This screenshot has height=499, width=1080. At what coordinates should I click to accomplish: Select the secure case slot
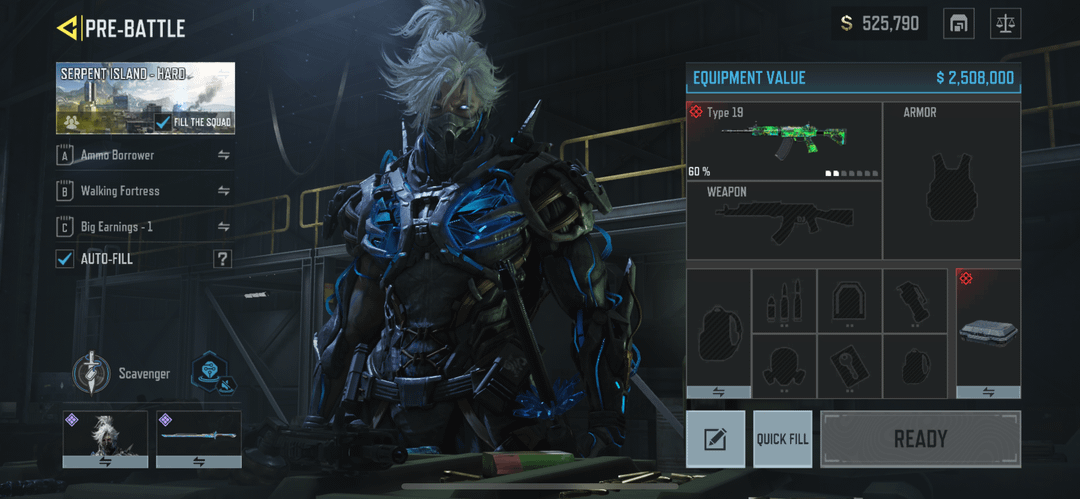(988, 333)
